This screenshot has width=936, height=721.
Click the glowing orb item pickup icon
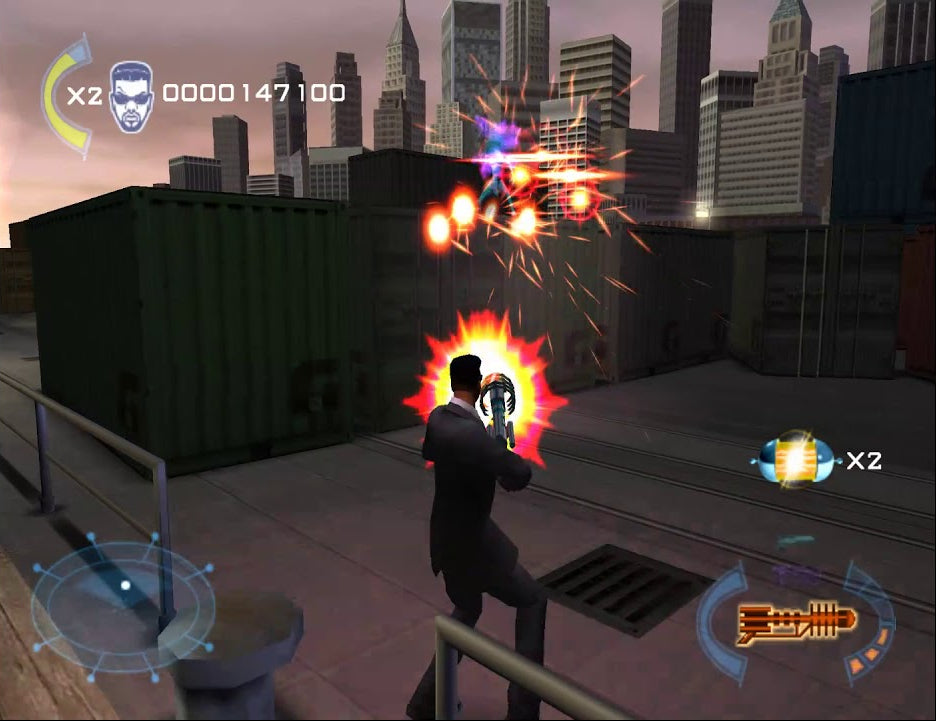coord(796,459)
